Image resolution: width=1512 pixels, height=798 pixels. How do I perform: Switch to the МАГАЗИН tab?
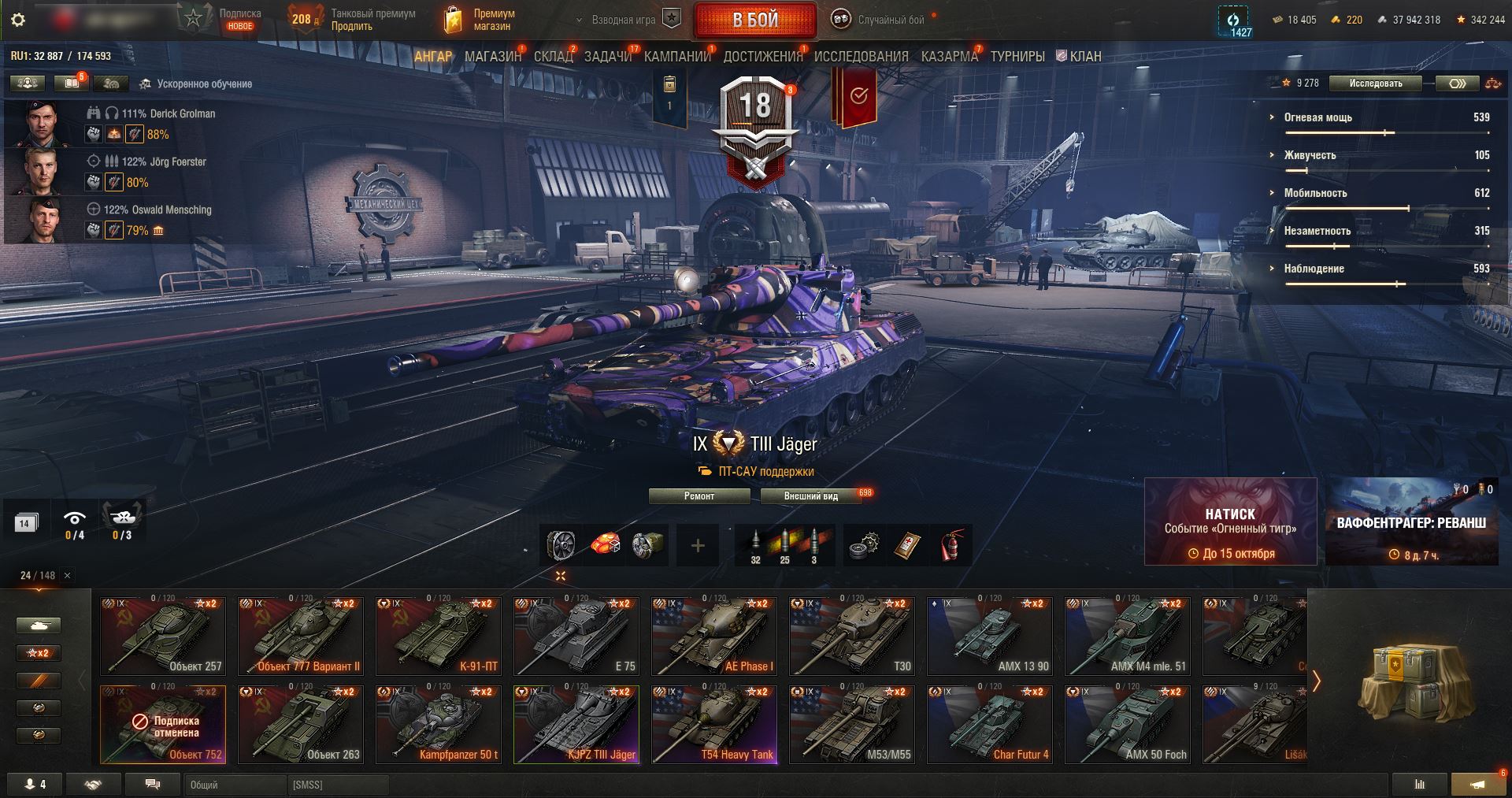(x=492, y=57)
